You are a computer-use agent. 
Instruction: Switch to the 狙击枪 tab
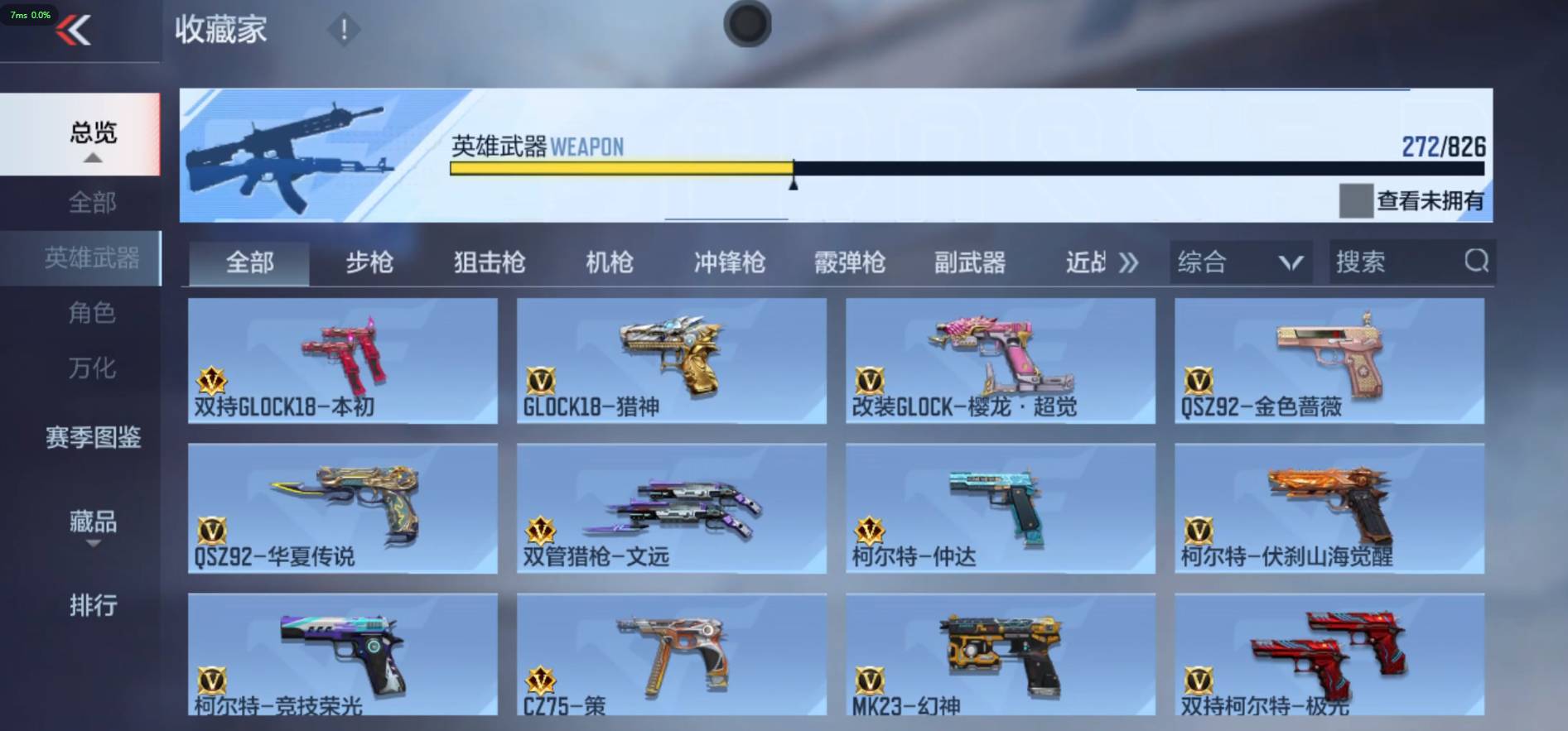click(490, 262)
